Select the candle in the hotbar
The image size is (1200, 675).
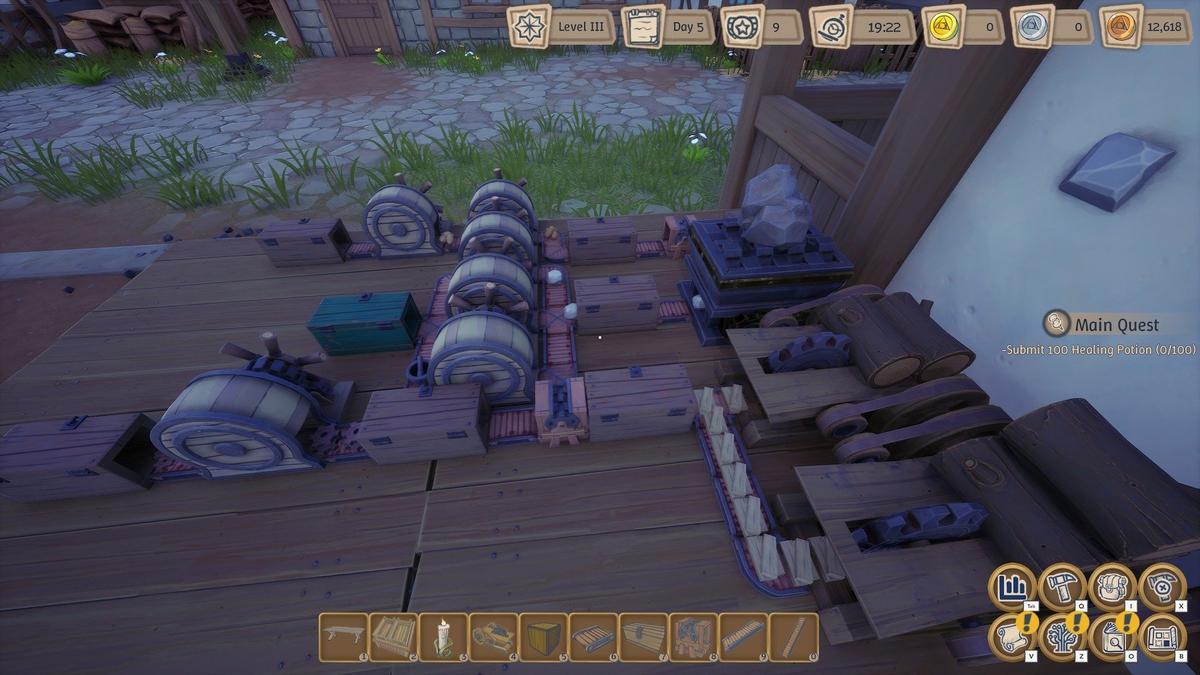point(443,636)
